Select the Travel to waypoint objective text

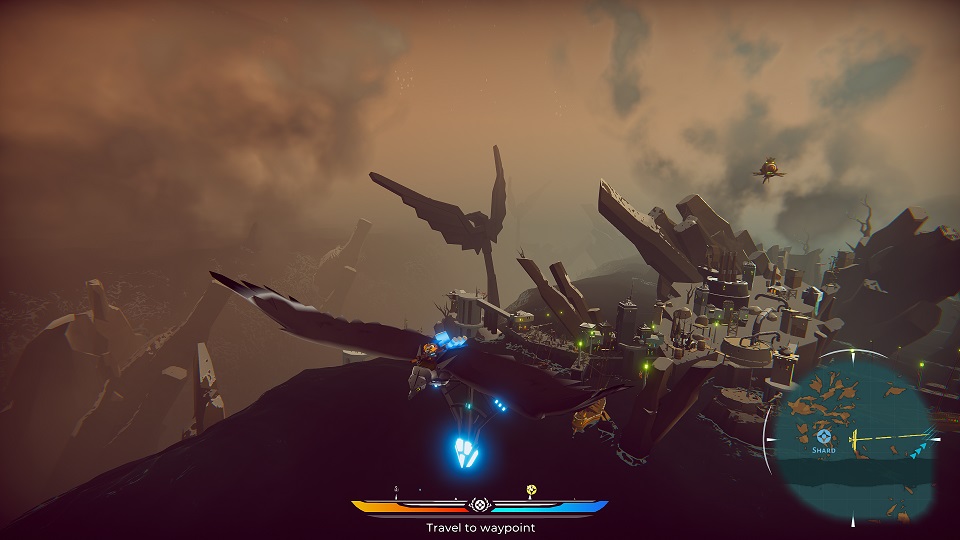click(x=480, y=527)
